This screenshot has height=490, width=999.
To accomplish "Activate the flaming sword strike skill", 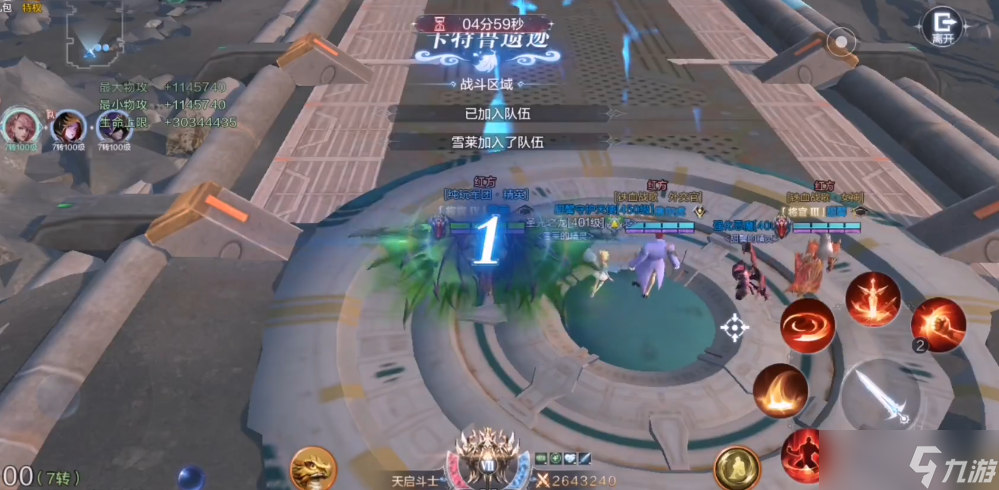I will coord(872,297).
